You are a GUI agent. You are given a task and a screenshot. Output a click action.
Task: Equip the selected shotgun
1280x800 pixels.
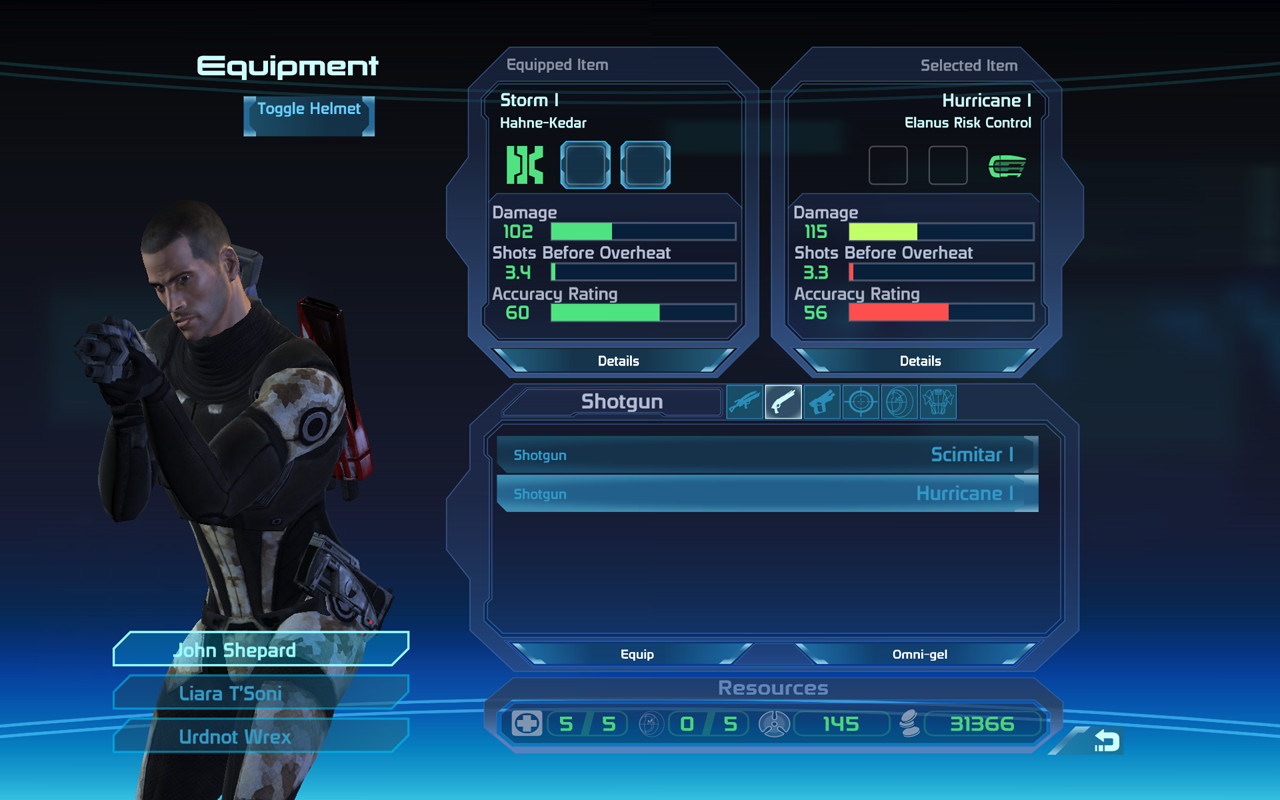(x=637, y=654)
